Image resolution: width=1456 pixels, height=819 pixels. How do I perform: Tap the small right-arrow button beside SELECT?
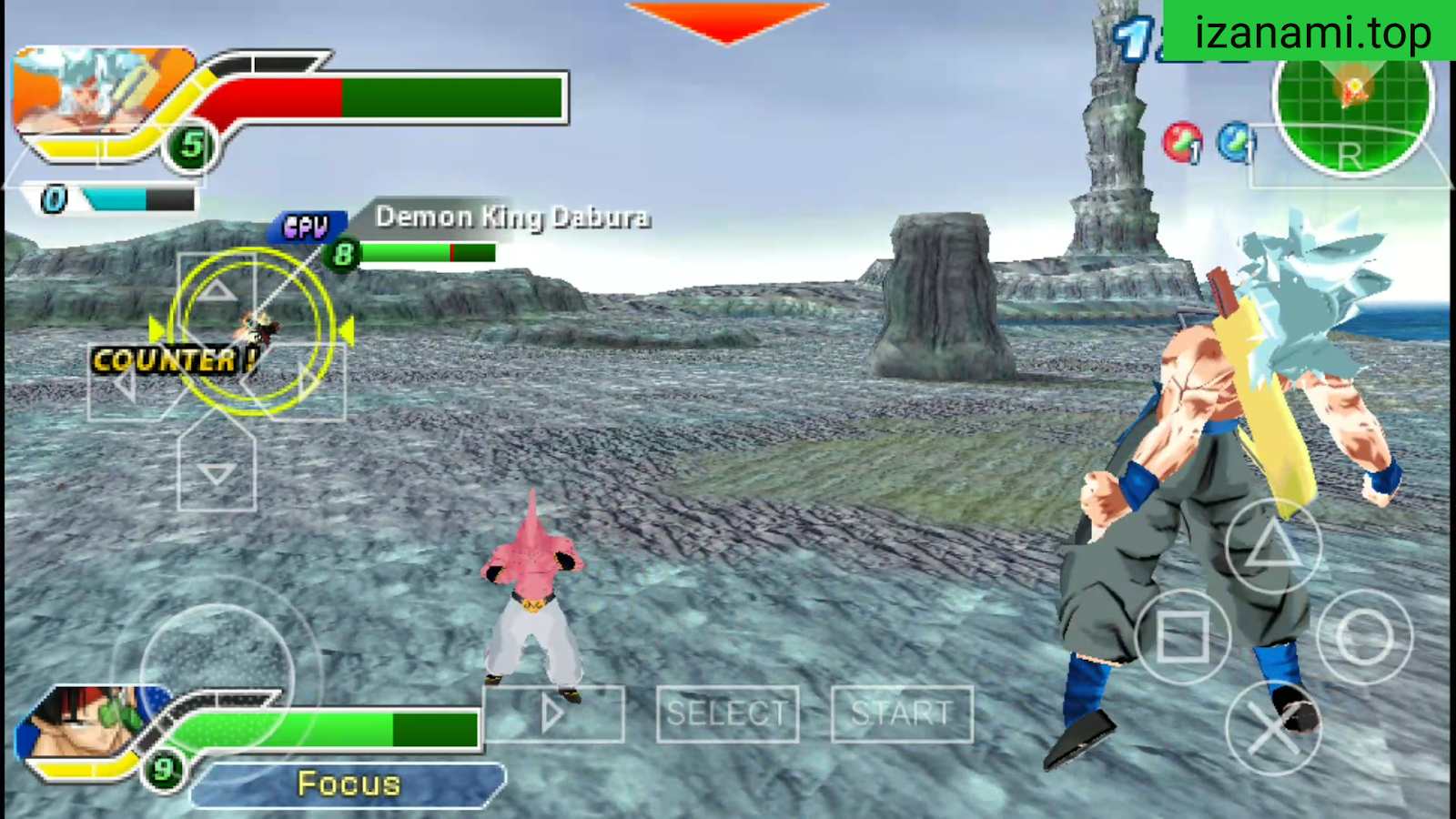[x=555, y=713]
